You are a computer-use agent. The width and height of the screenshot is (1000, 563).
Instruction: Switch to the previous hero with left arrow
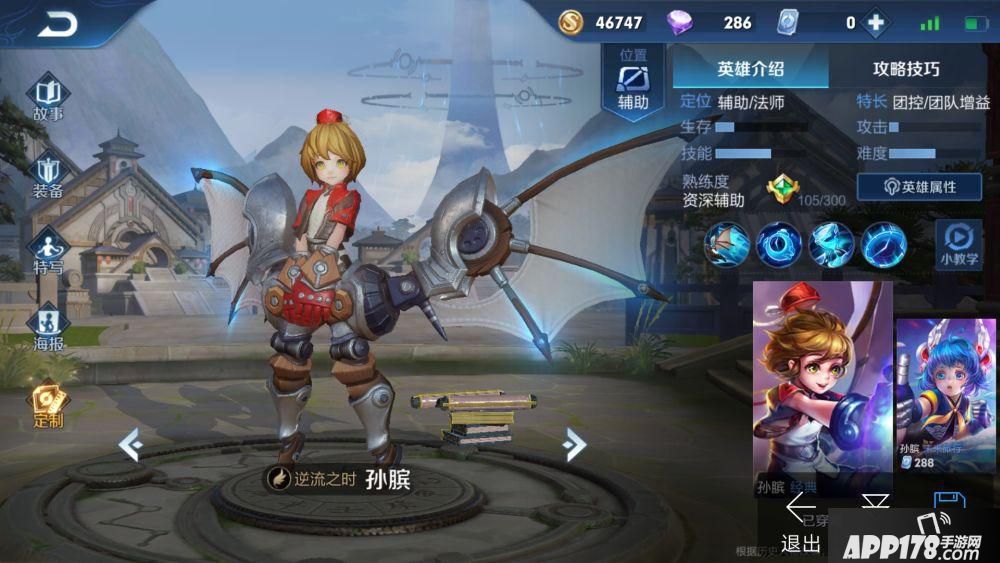tap(131, 444)
